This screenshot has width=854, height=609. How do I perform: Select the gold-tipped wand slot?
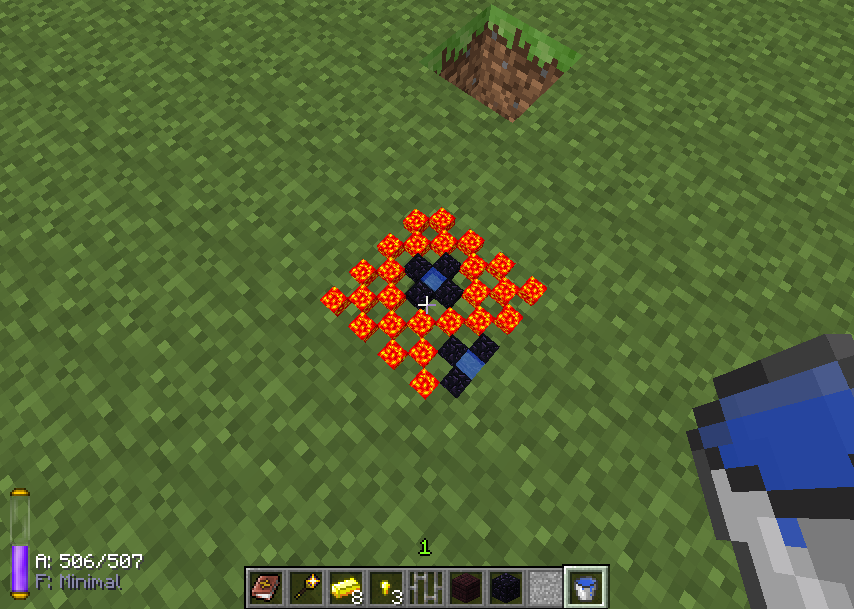pyautogui.click(x=306, y=587)
